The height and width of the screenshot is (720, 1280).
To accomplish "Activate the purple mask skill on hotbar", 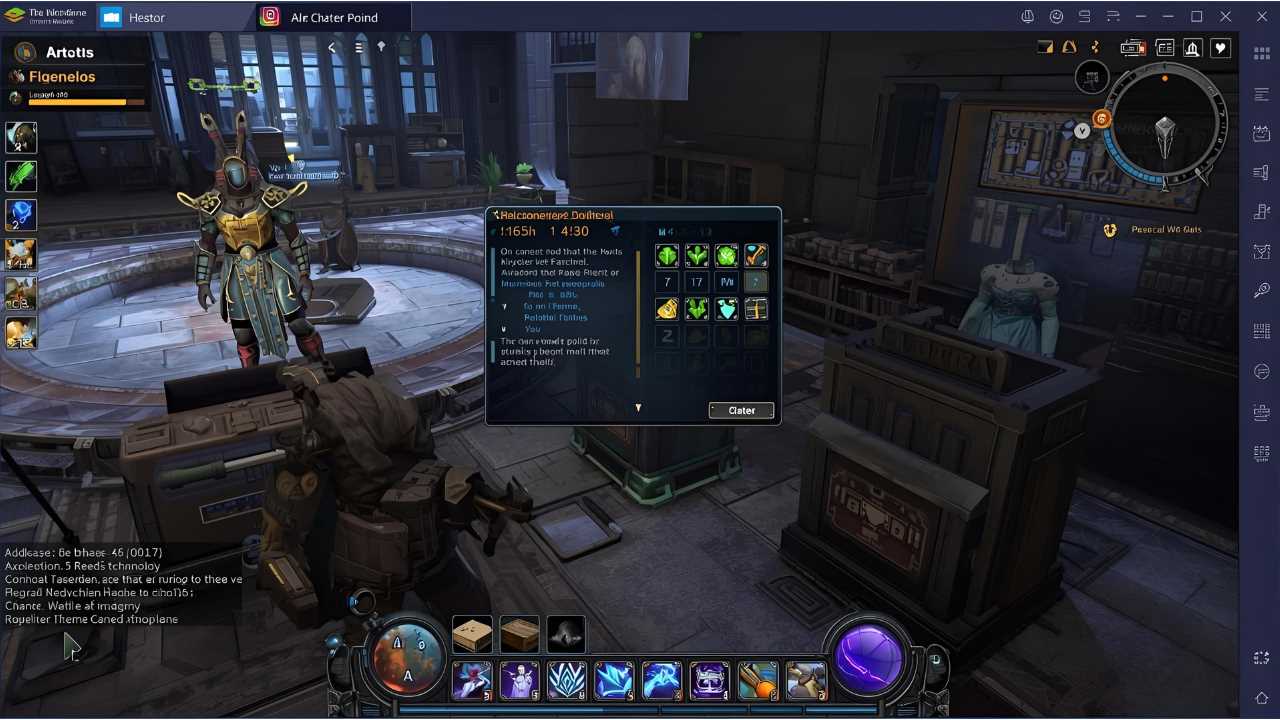I will (x=709, y=680).
